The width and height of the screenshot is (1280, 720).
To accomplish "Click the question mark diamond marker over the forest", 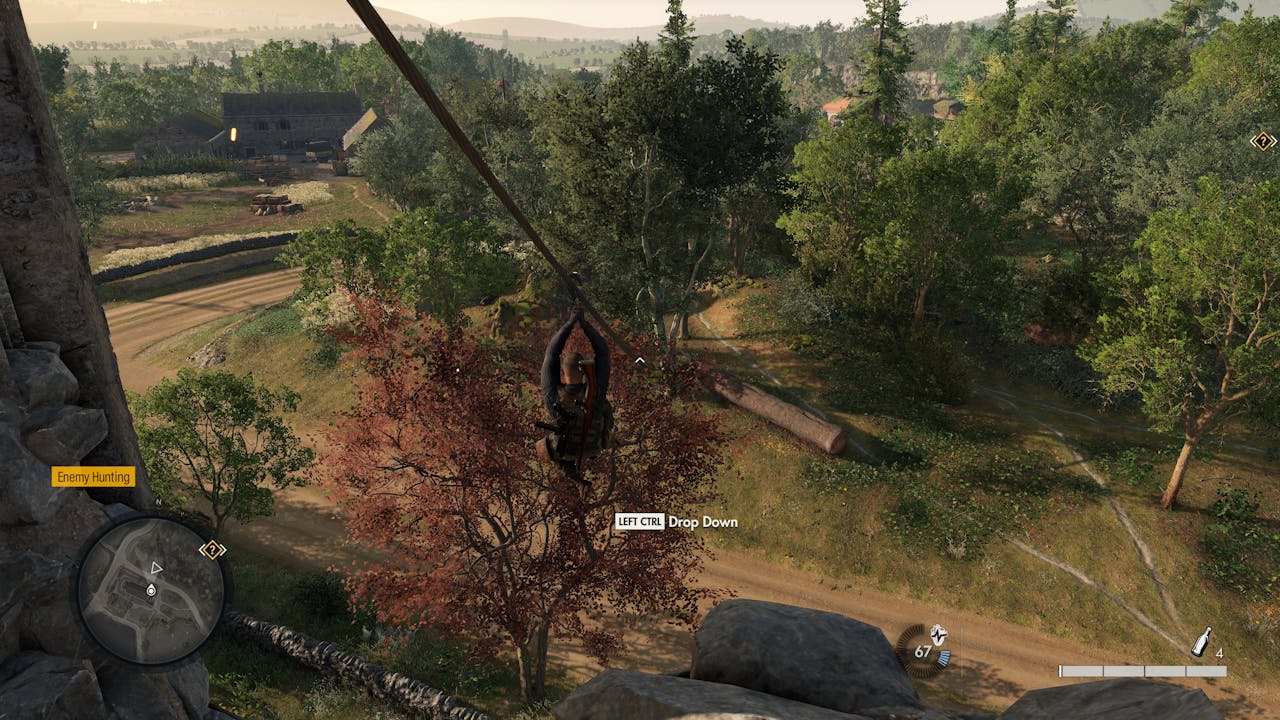I will (1263, 141).
